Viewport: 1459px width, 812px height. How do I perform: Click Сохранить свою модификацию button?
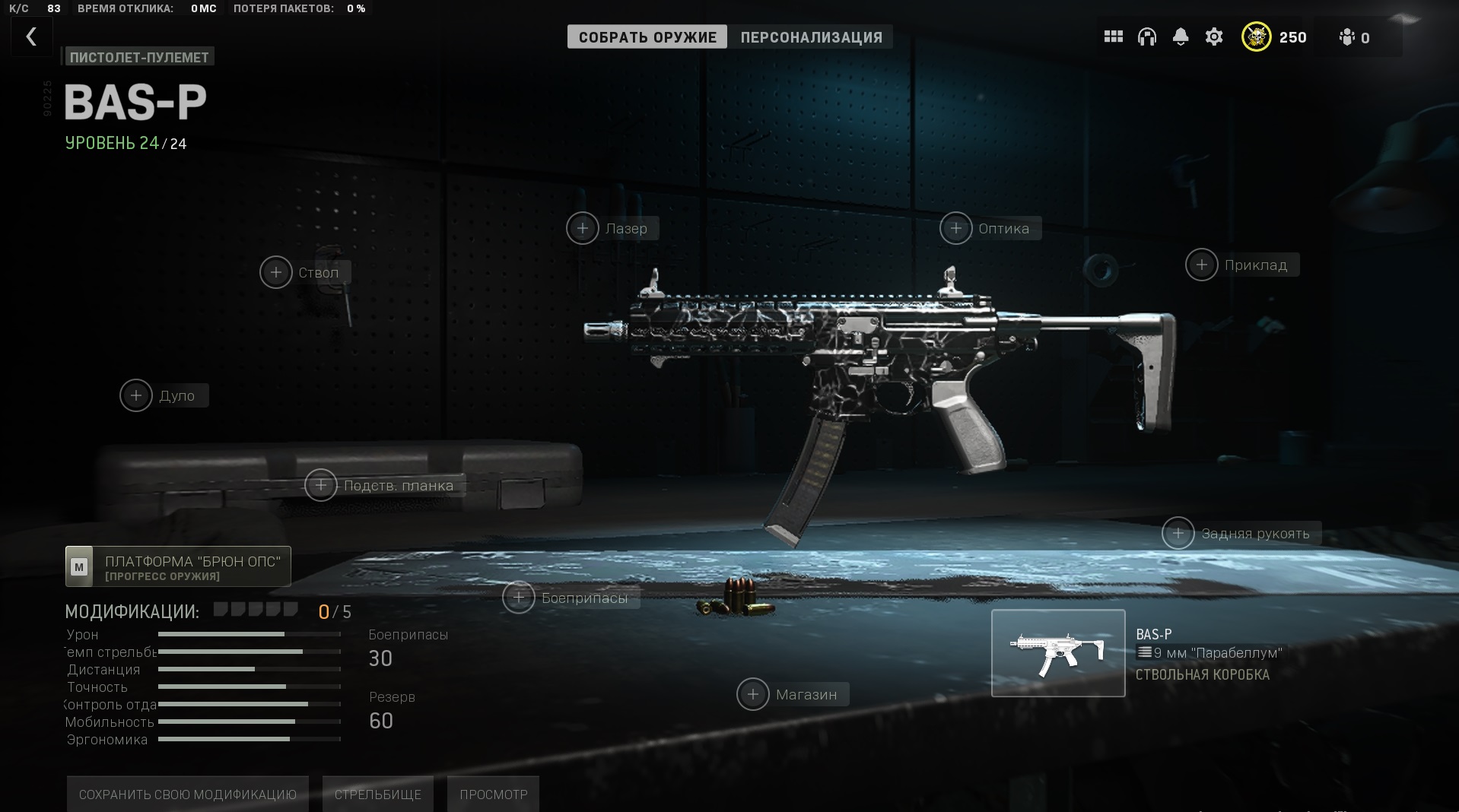click(187, 794)
